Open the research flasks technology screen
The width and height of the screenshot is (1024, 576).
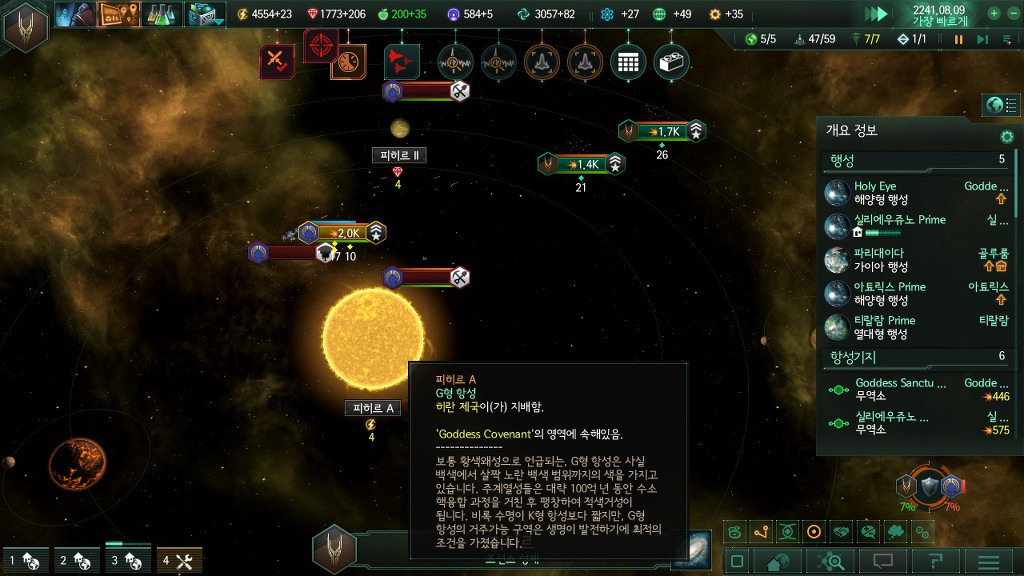click(160, 14)
